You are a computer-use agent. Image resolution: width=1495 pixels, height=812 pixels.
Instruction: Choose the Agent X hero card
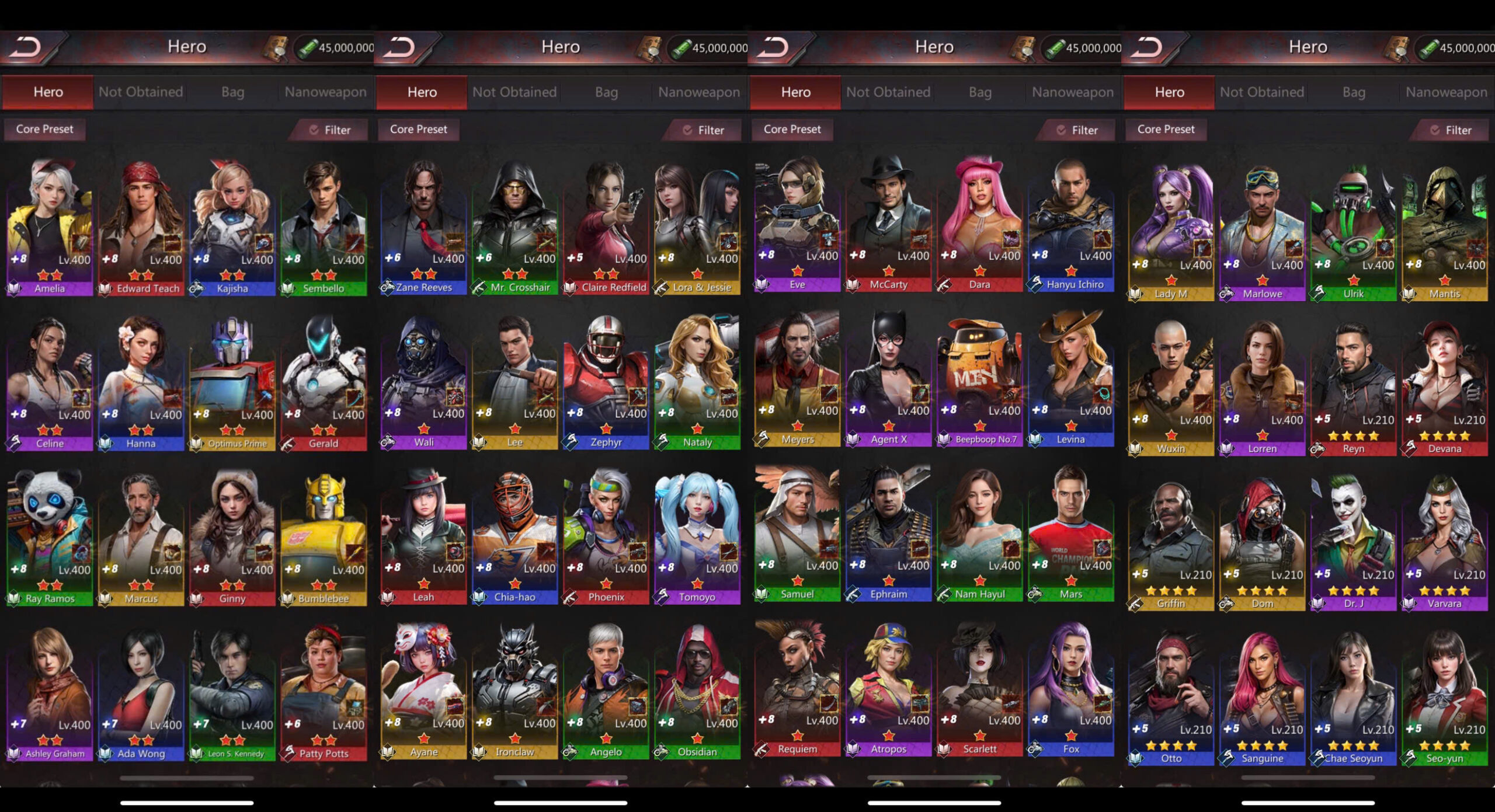point(888,378)
